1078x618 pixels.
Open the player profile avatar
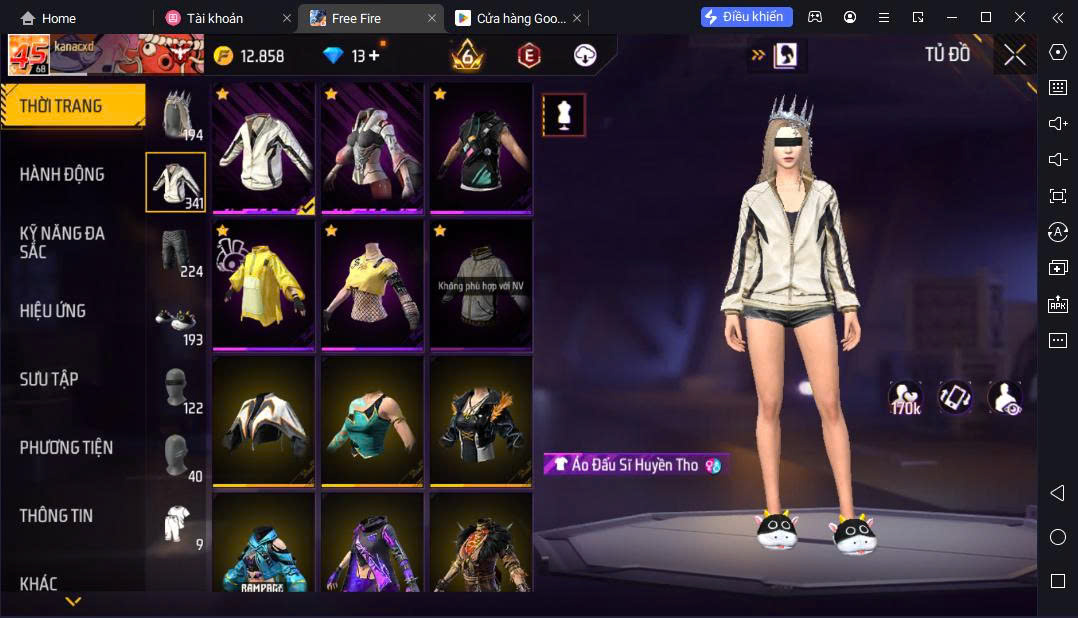(29, 56)
